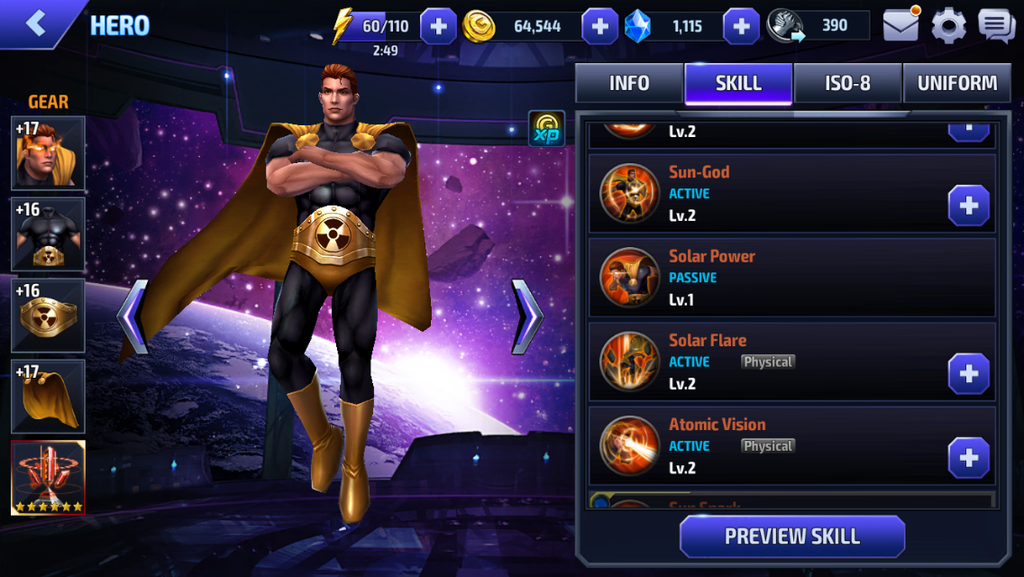1024x577 pixels.
Task: Purchase more blue crystals via plus button
Action: 741,26
